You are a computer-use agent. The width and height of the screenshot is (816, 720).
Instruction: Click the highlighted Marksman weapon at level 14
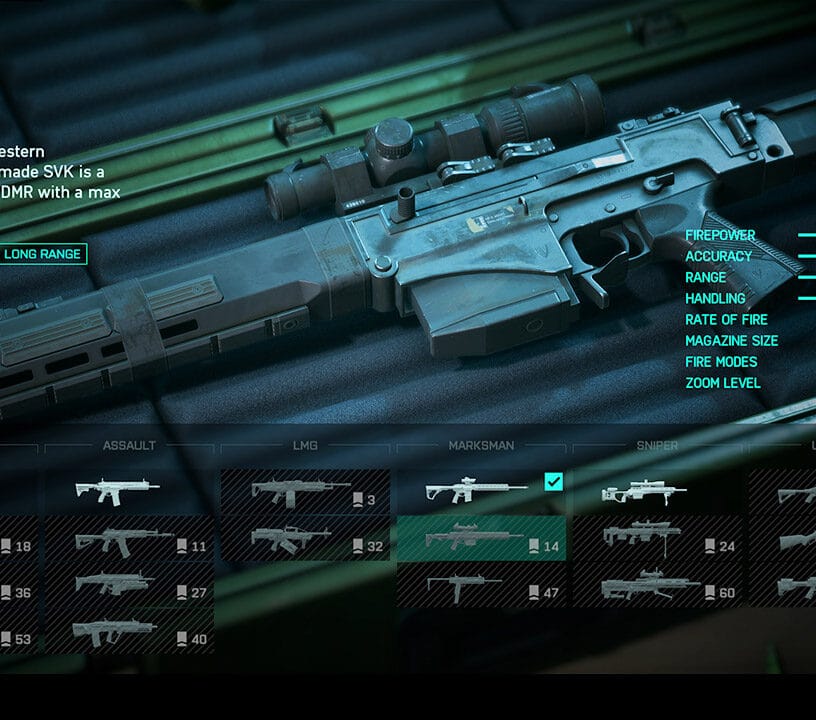481,541
